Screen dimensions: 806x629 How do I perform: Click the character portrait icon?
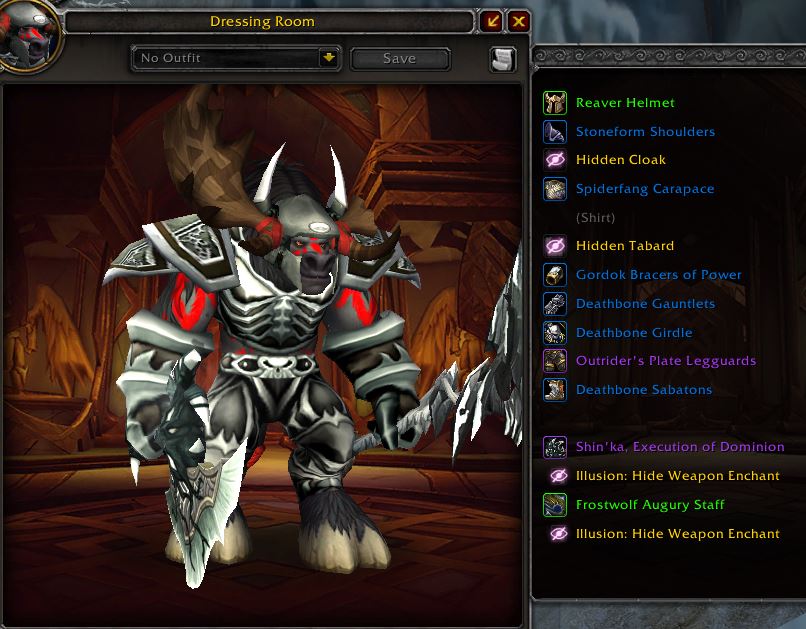tap(28, 38)
